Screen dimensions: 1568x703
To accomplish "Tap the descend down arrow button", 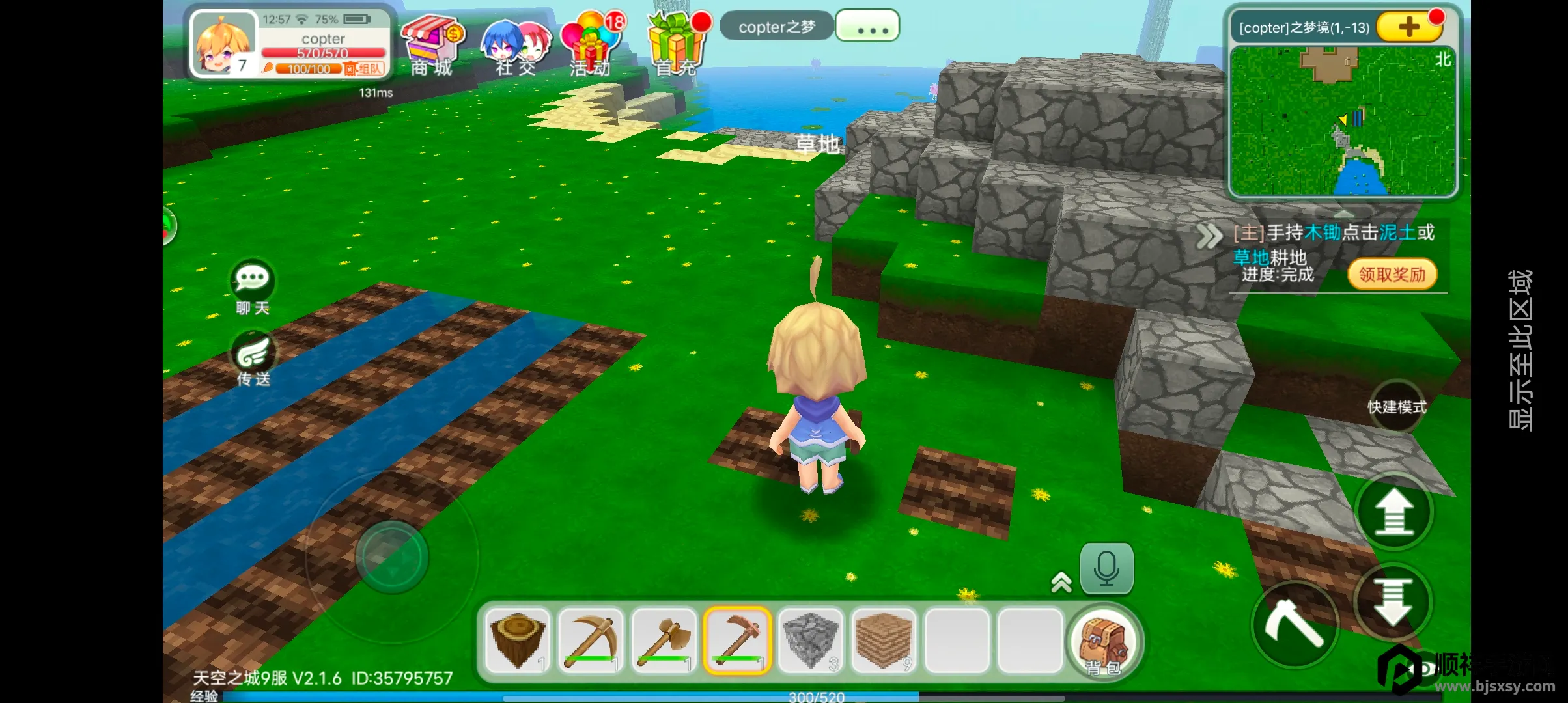I will 1392,601.
